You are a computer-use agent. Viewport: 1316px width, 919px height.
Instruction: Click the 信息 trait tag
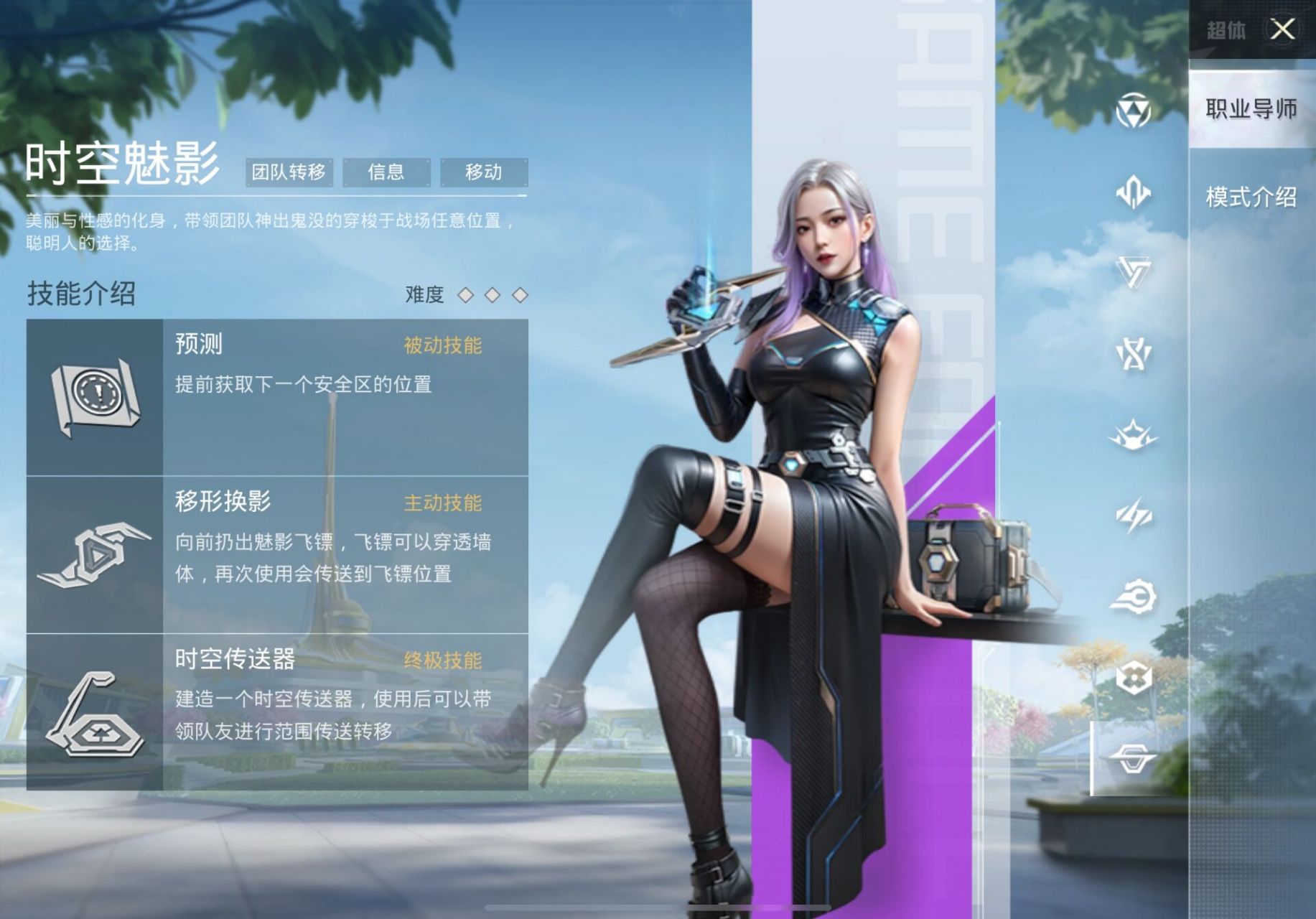coord(386,172)
